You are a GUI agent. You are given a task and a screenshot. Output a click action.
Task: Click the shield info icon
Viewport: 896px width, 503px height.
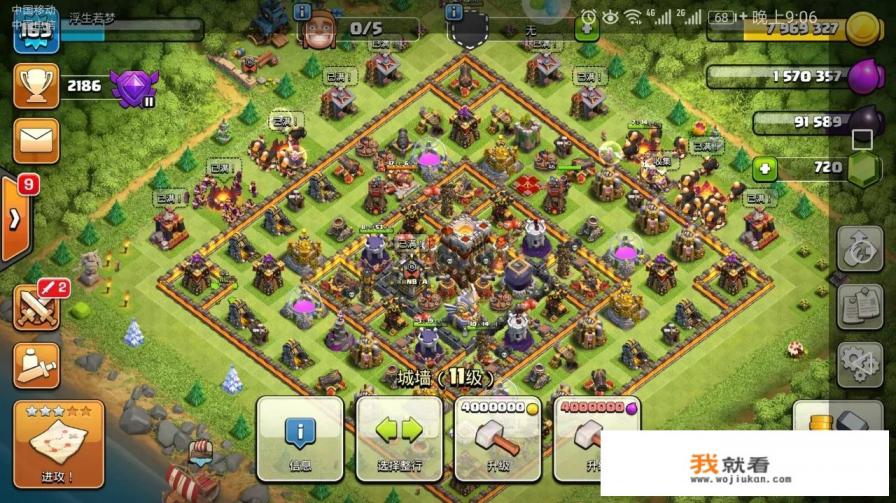tap(455, 11)
